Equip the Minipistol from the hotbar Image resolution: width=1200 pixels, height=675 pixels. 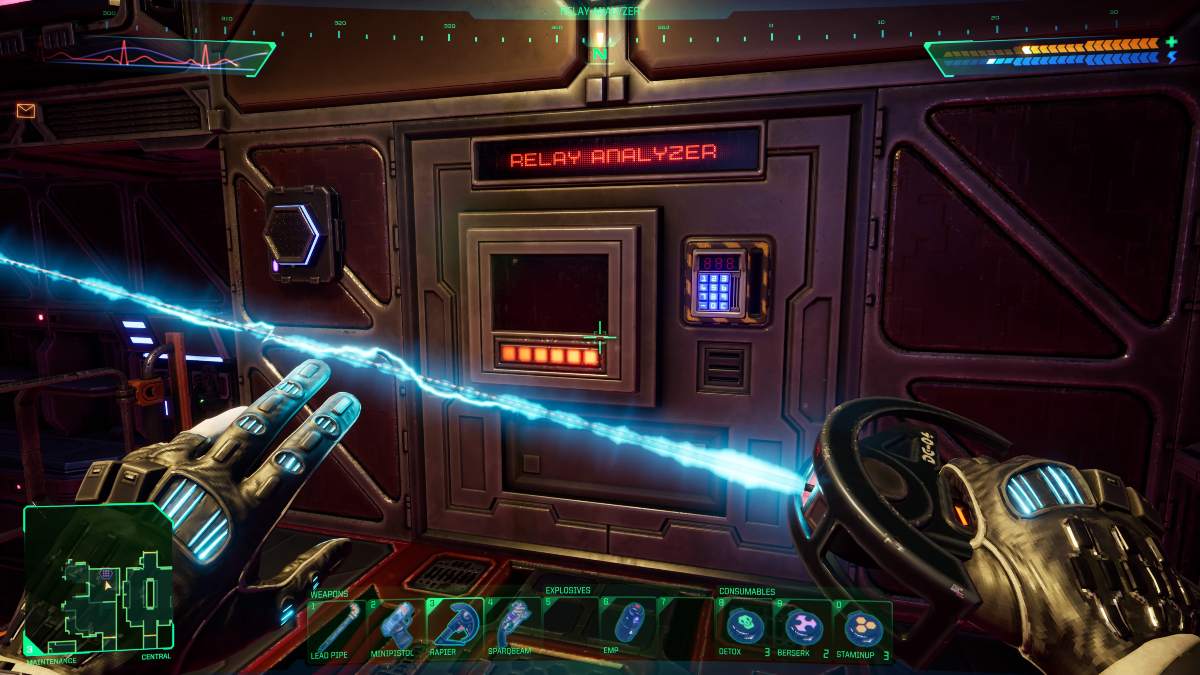396,626
